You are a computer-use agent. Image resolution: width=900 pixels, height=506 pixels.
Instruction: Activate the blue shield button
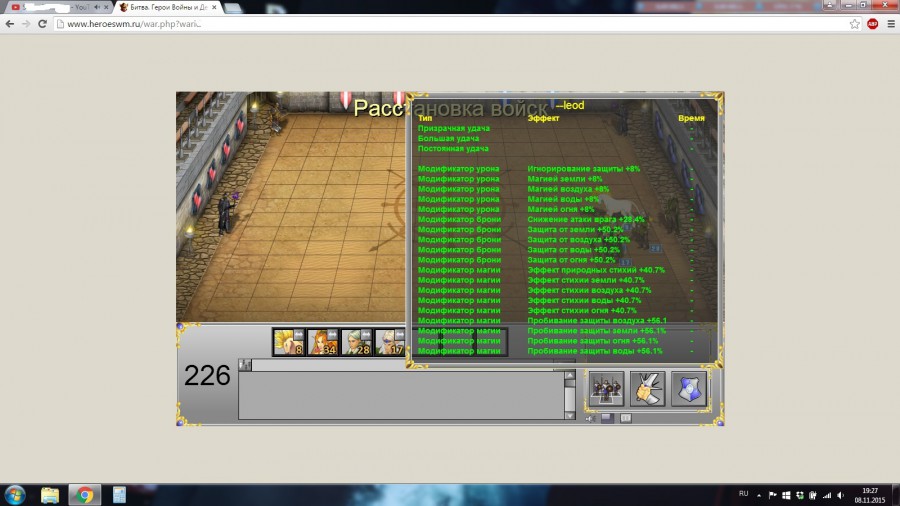(689, 389)
